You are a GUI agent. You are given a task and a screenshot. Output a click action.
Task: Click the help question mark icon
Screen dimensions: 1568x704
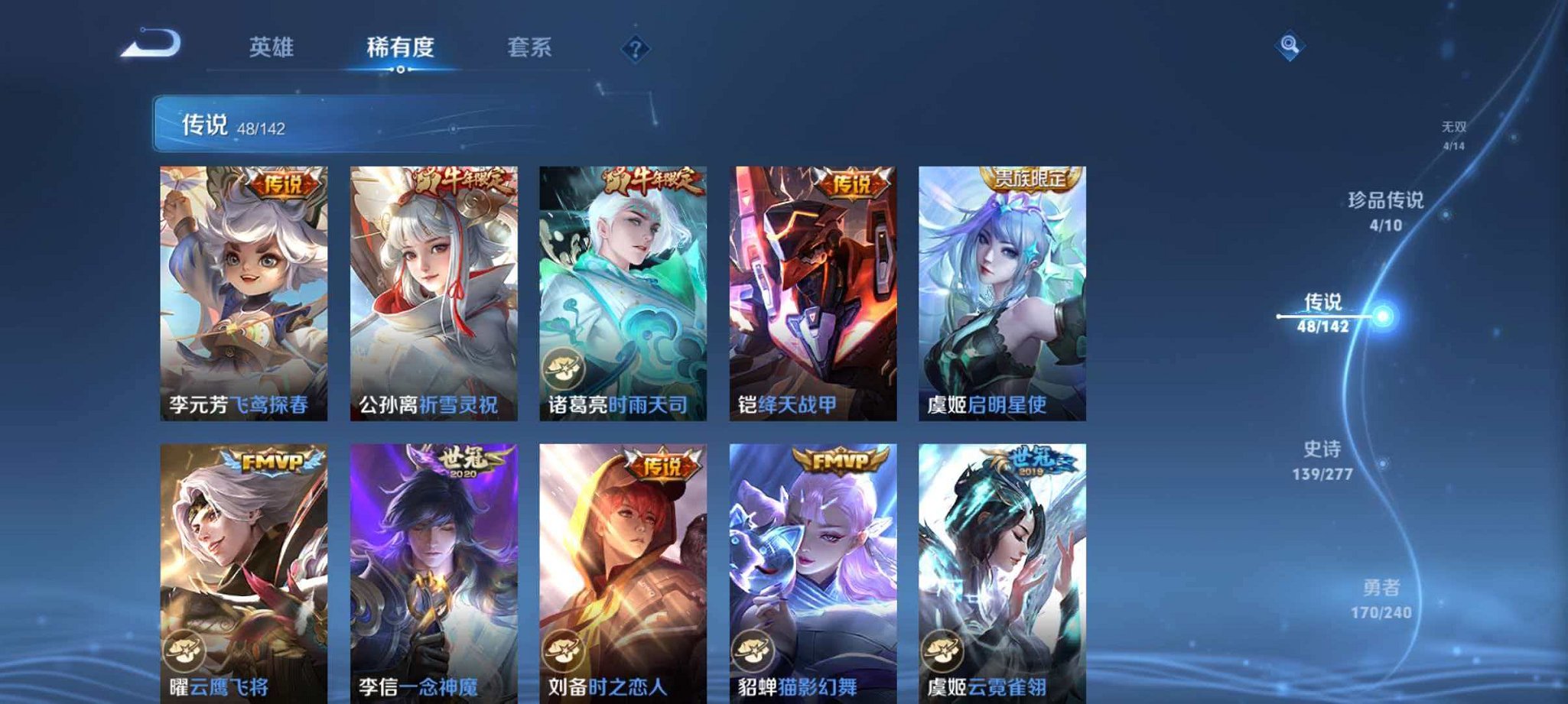(634, 49)
